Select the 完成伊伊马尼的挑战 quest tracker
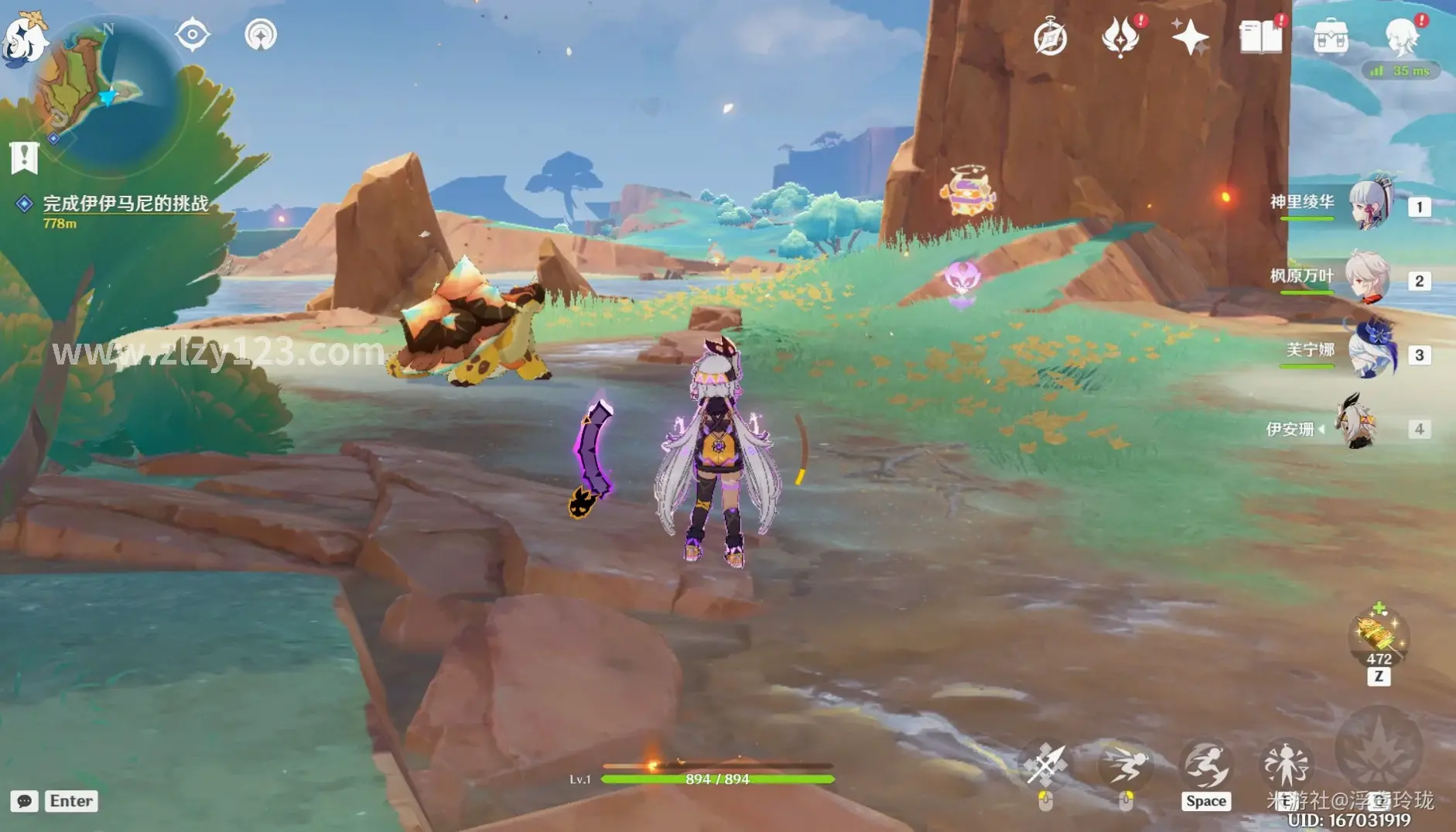Viewport: 1456px width, 832px height. click(125, 204)
